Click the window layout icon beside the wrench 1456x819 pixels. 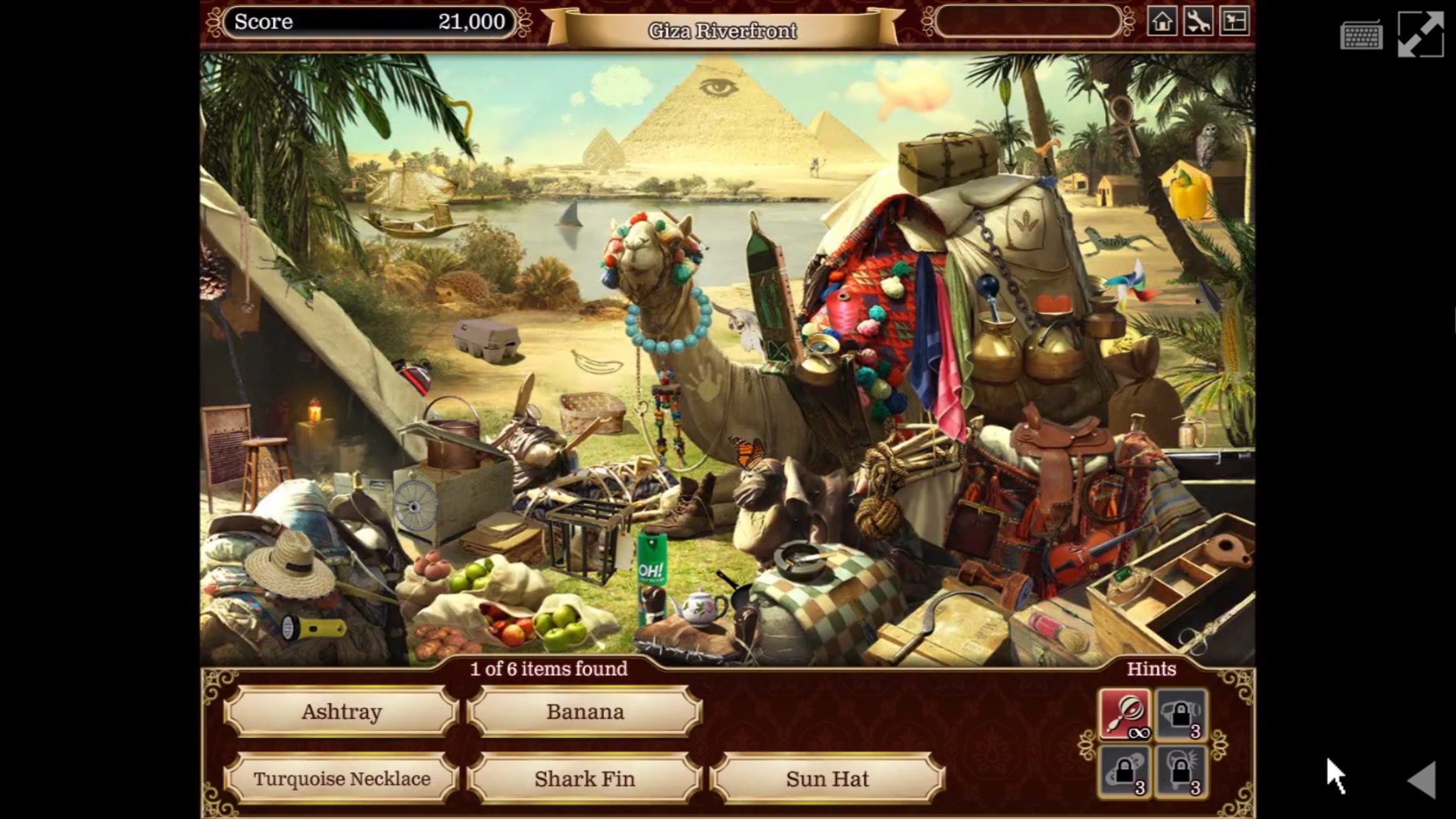click(1234, 22)
